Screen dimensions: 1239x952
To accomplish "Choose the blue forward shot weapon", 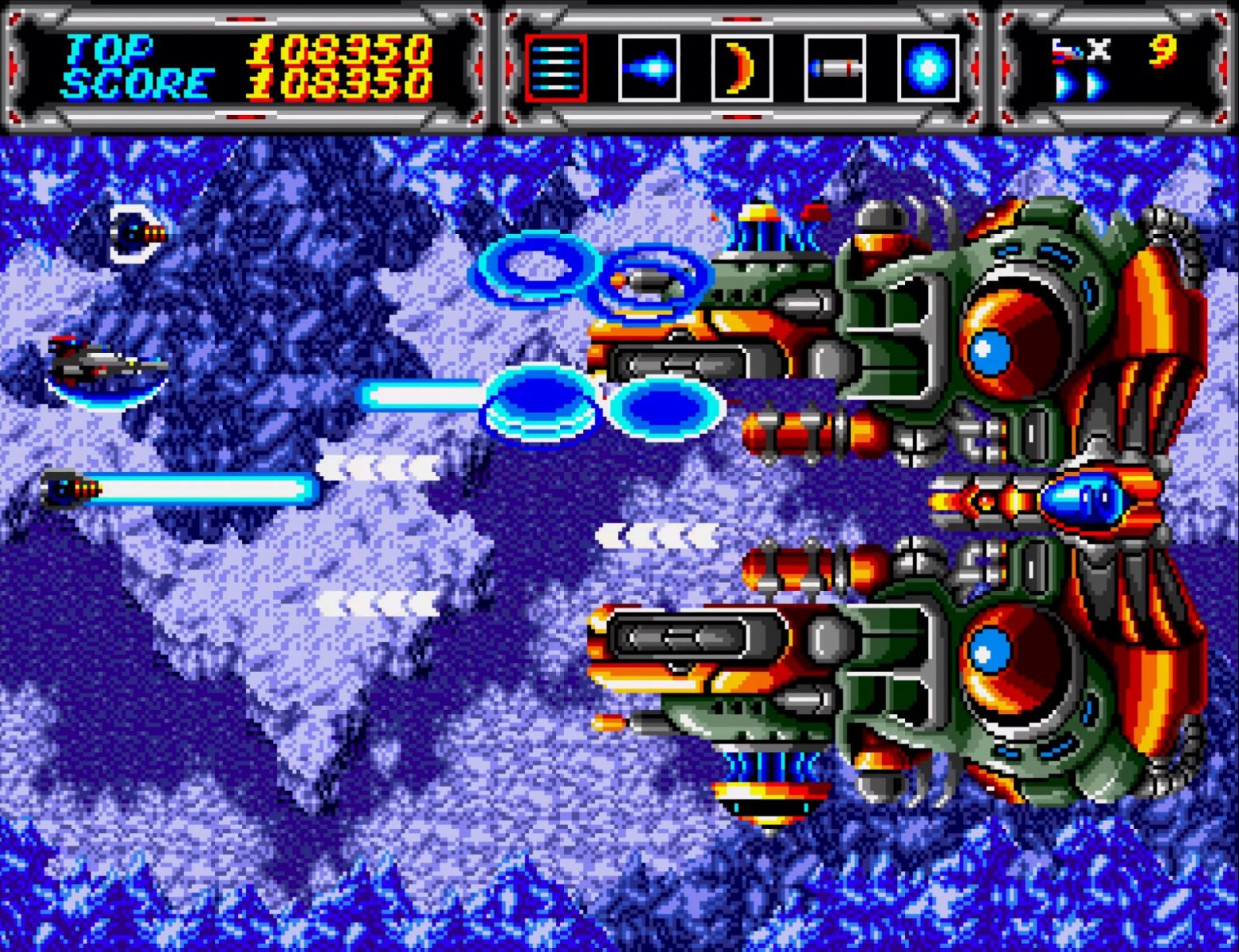I will (649, 68).
